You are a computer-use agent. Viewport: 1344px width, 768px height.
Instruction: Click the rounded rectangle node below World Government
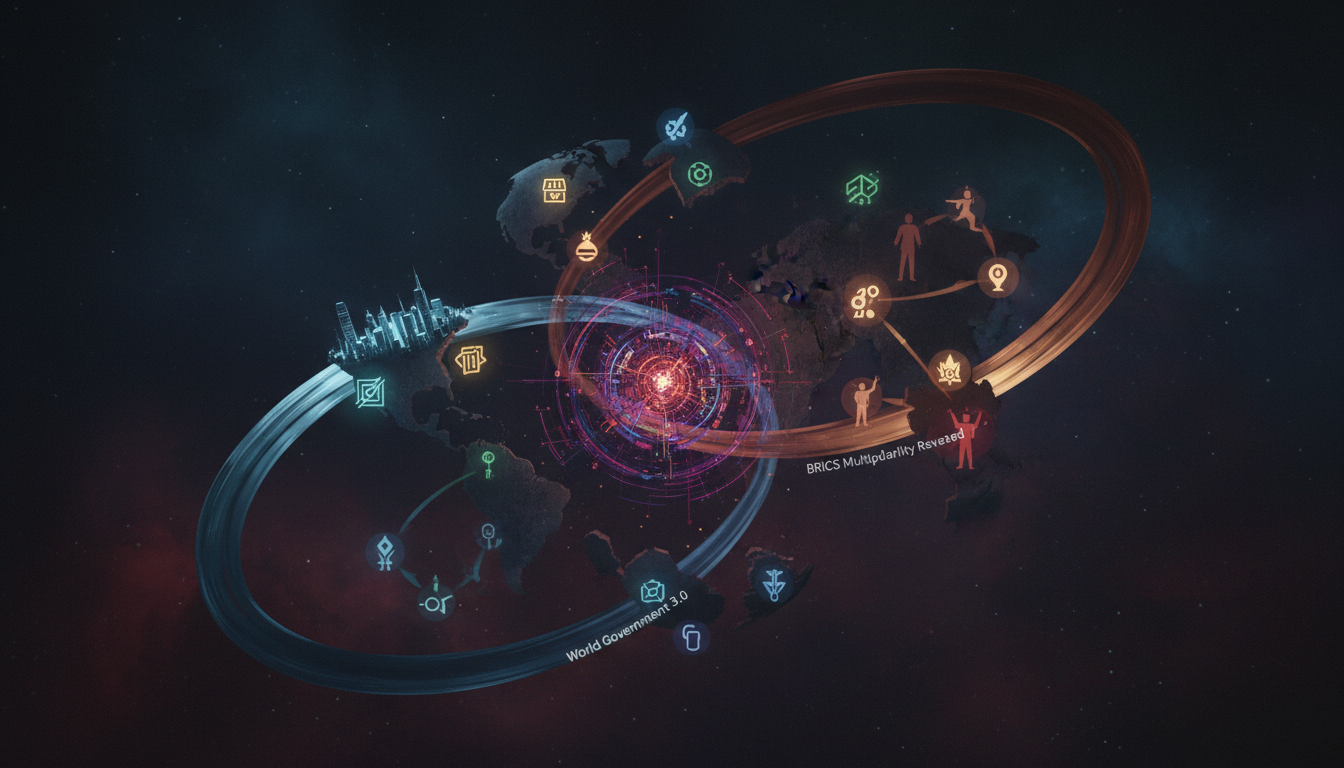pyautogui.click(x=691, y=636)
